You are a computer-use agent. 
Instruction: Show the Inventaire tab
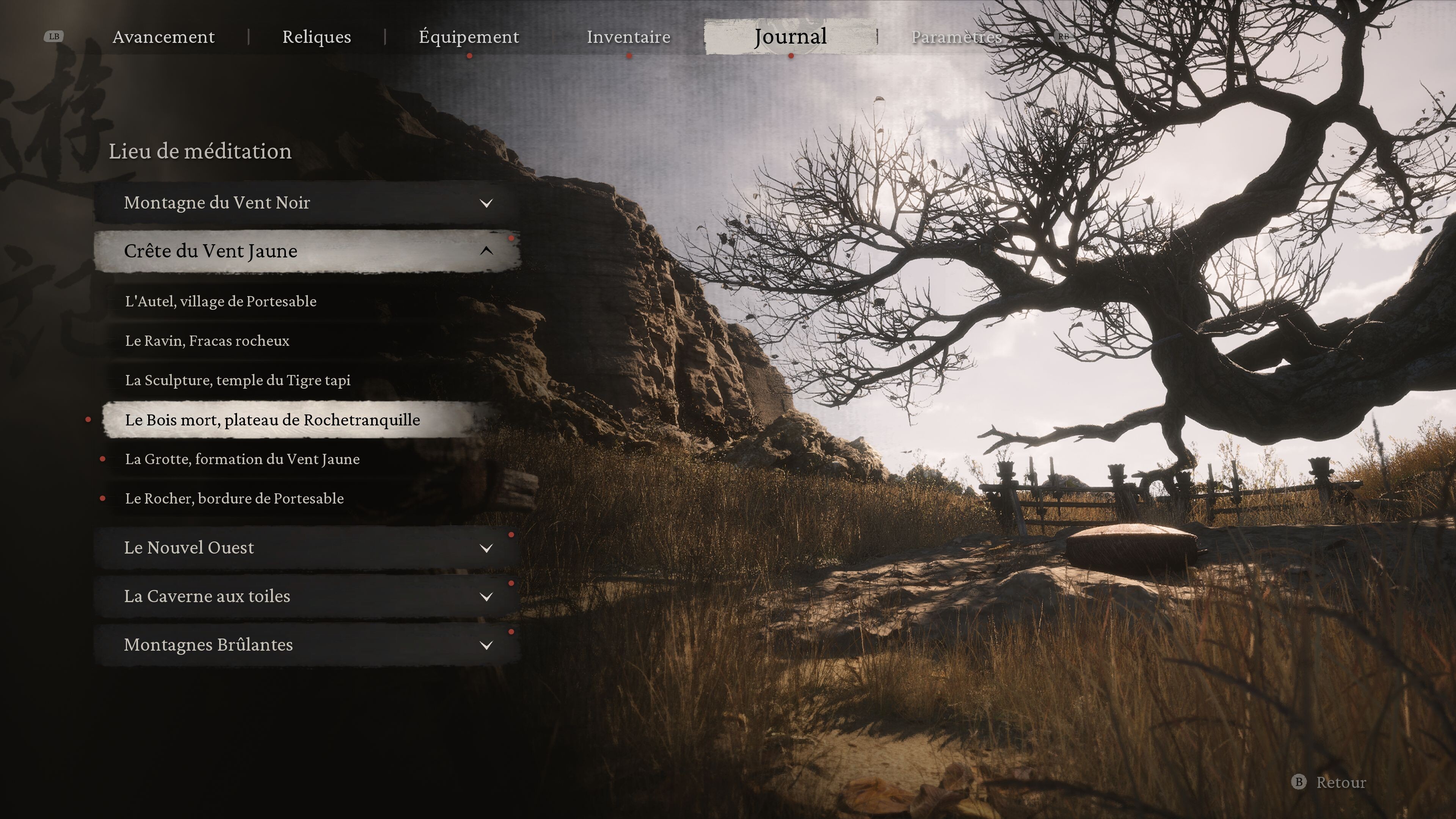(628, 37)
